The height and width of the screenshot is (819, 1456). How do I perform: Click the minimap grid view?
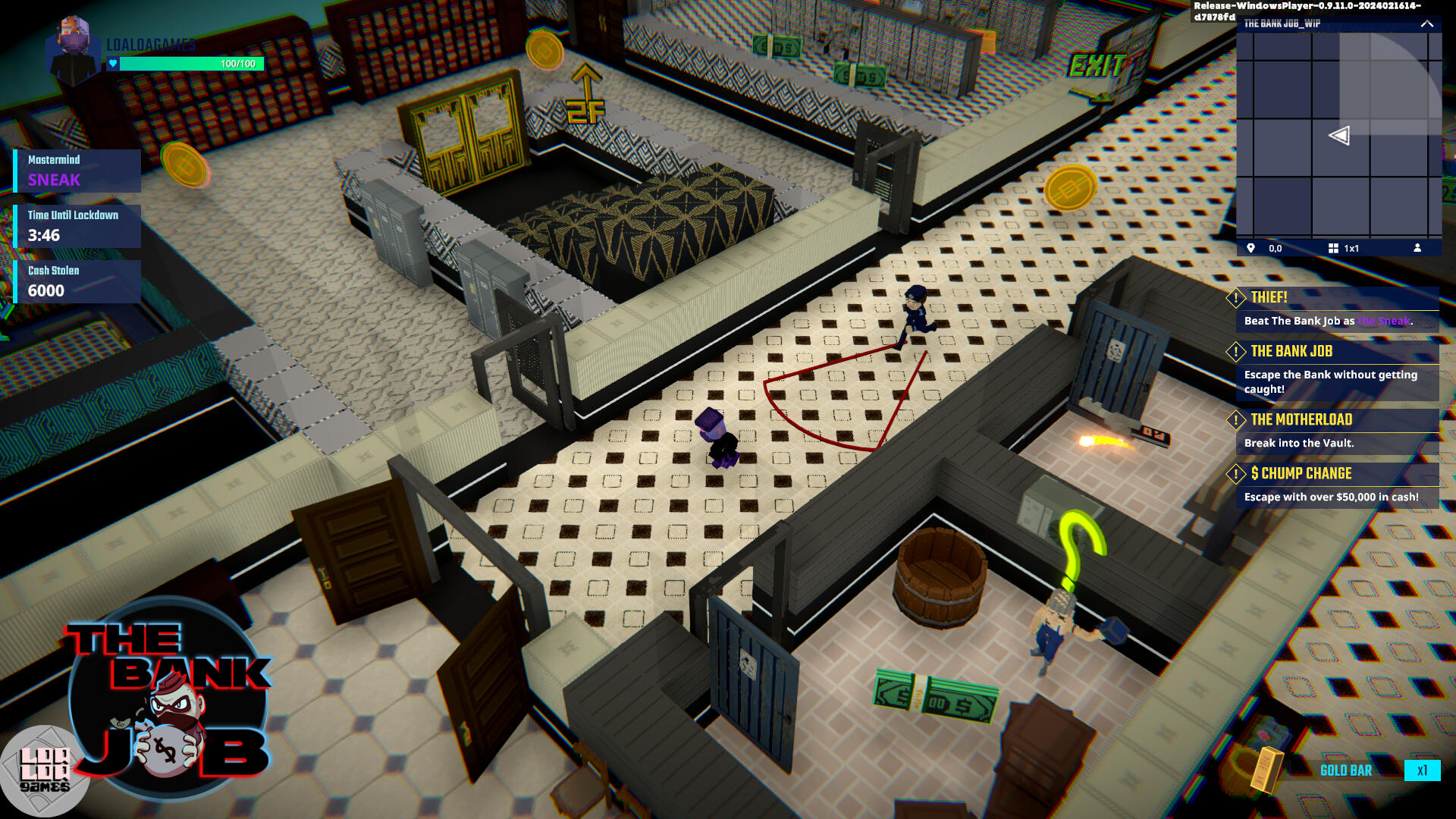(1338, 135)
